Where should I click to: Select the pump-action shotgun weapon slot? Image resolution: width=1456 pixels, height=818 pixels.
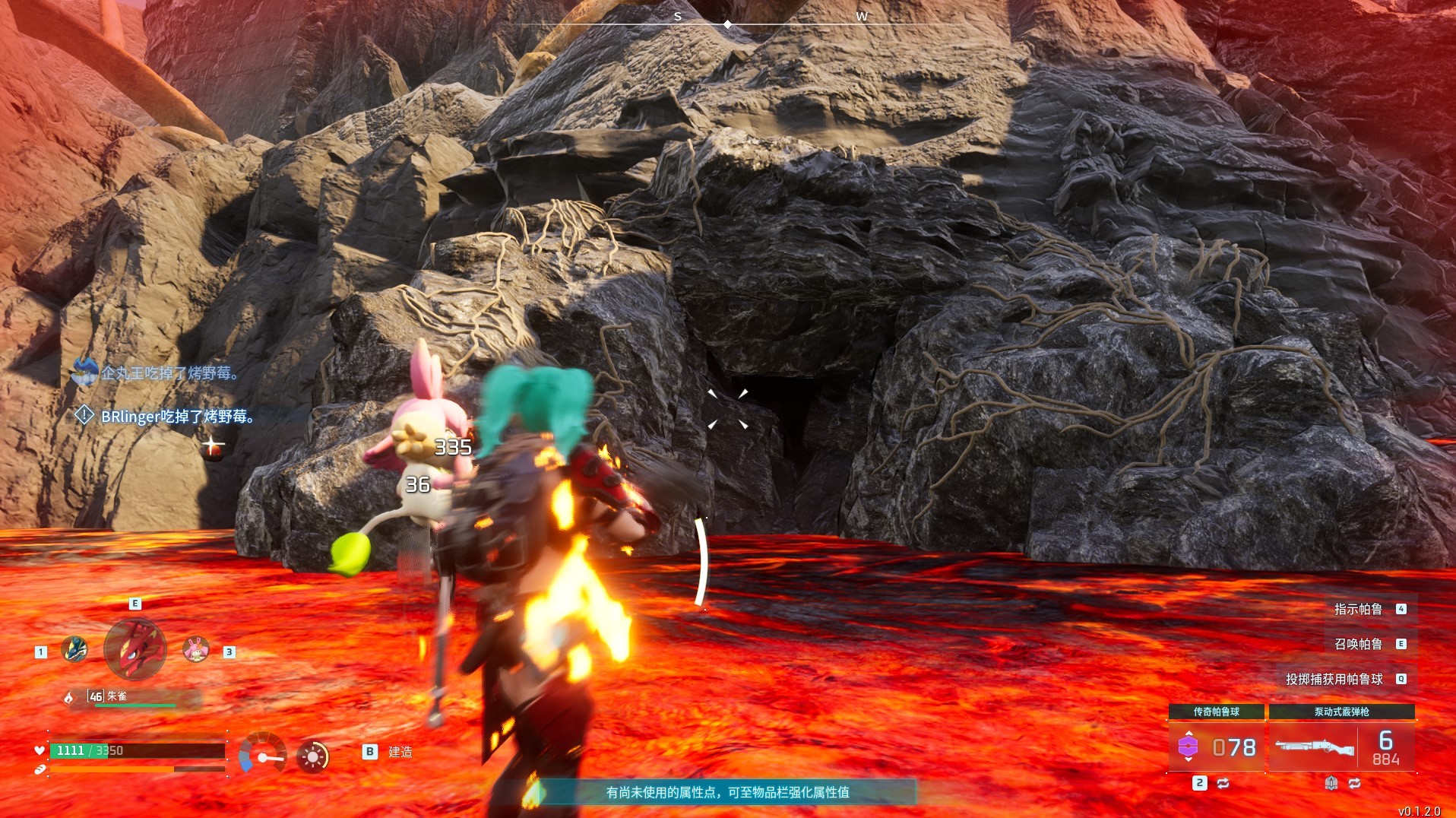[1341, 747]
